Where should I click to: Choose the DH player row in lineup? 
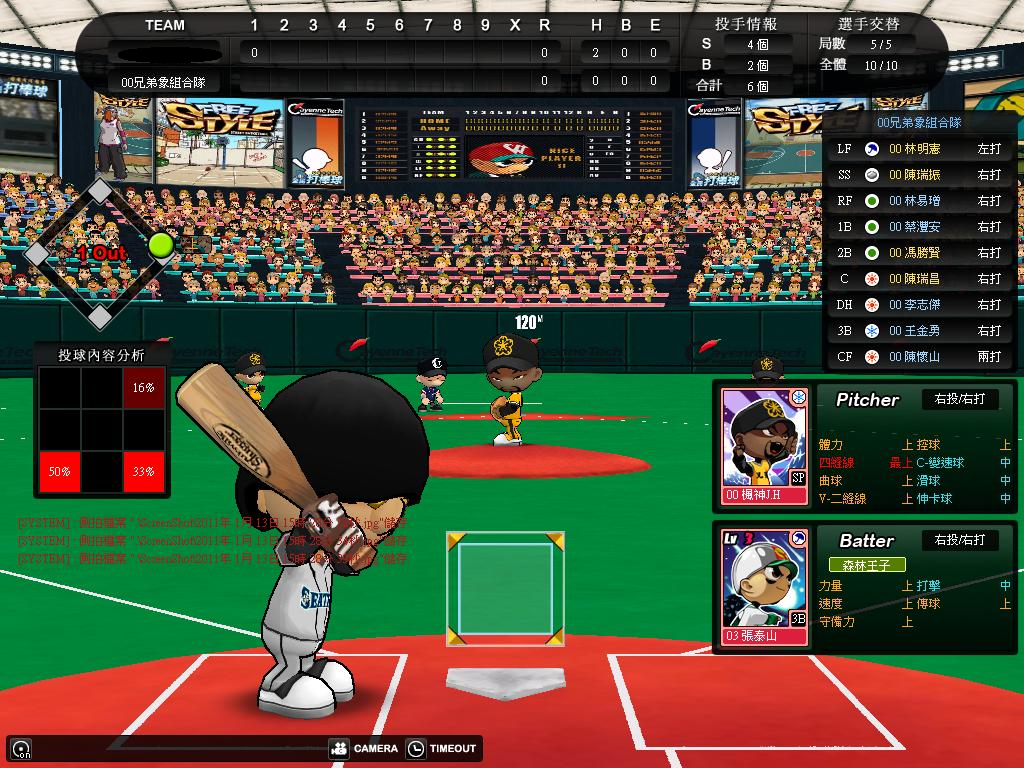point(918,305)
